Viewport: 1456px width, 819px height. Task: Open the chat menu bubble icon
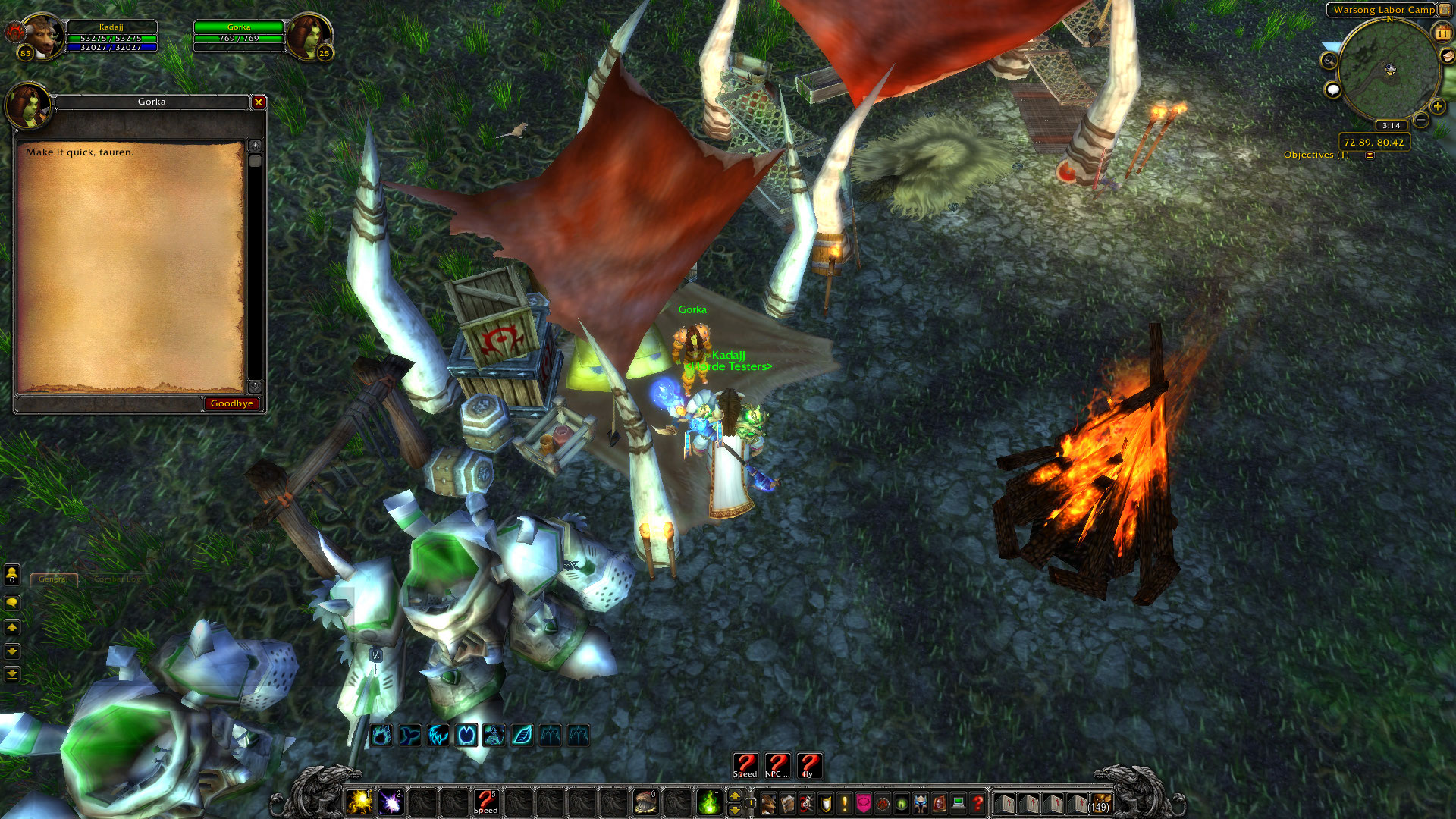tap(11, 603)
